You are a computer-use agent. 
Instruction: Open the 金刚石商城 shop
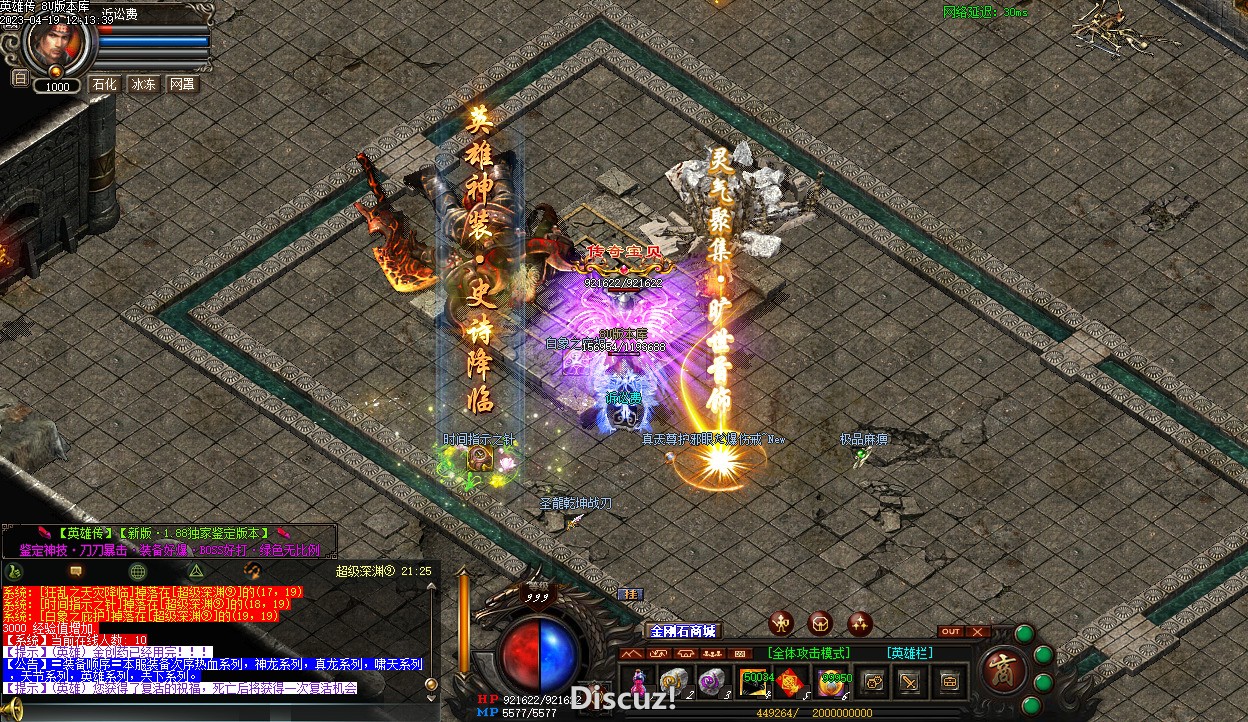click(x=683, y=631)
